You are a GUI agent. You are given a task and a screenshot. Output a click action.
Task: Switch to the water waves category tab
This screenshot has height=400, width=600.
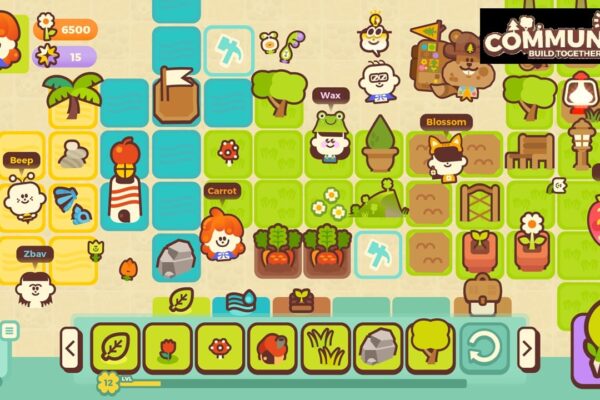coord(241,300)
